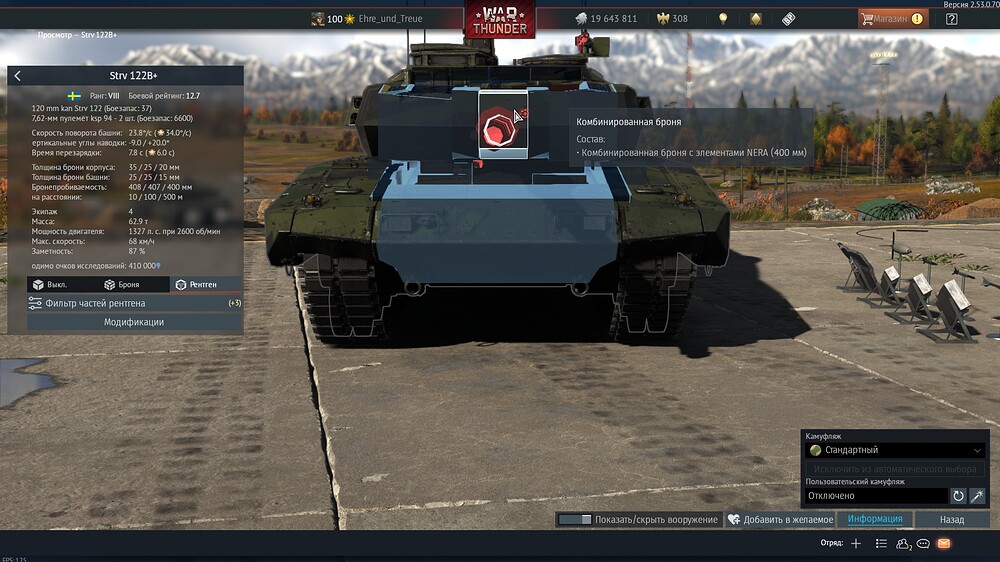
Task: Collapse the Strv 122B+ info panel arrow
Action: [x=17, y=76]
